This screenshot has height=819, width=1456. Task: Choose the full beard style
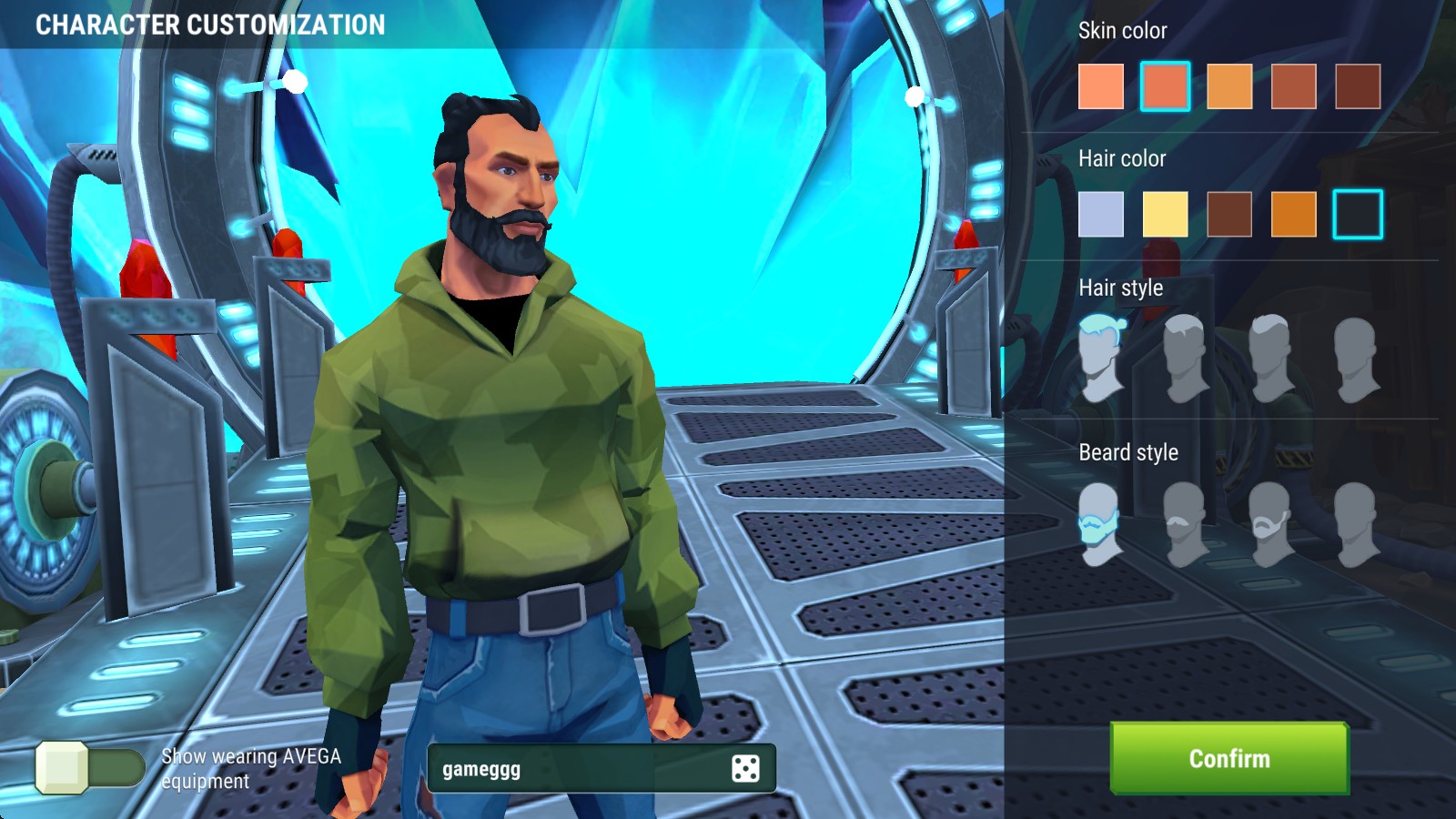click(1101, 525)
